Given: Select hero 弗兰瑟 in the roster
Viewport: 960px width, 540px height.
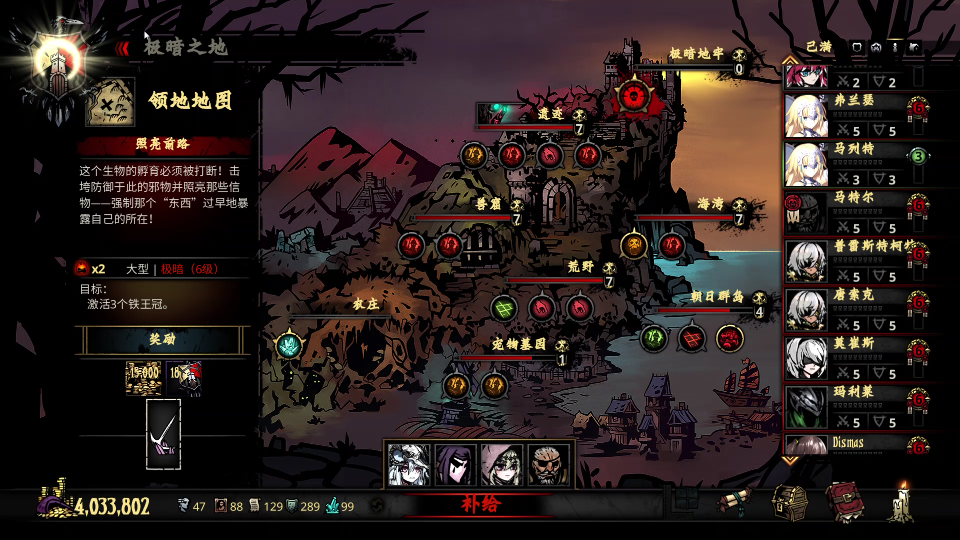Looking at the screenshot, I should [805, 117].
